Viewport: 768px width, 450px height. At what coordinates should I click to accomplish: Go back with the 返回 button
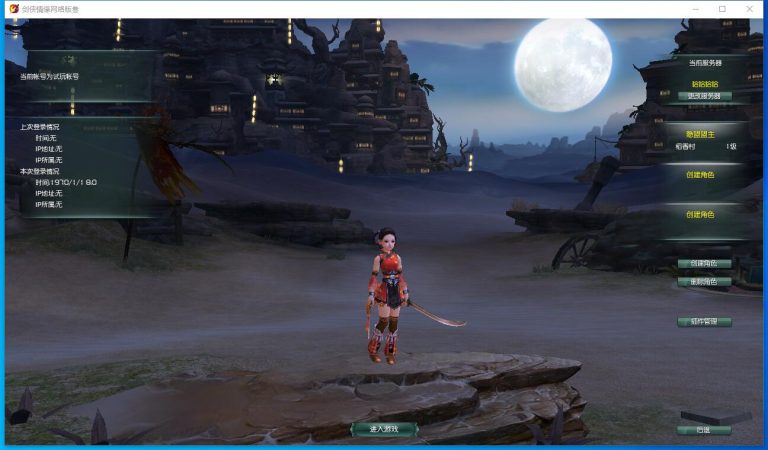coord(704,430)
